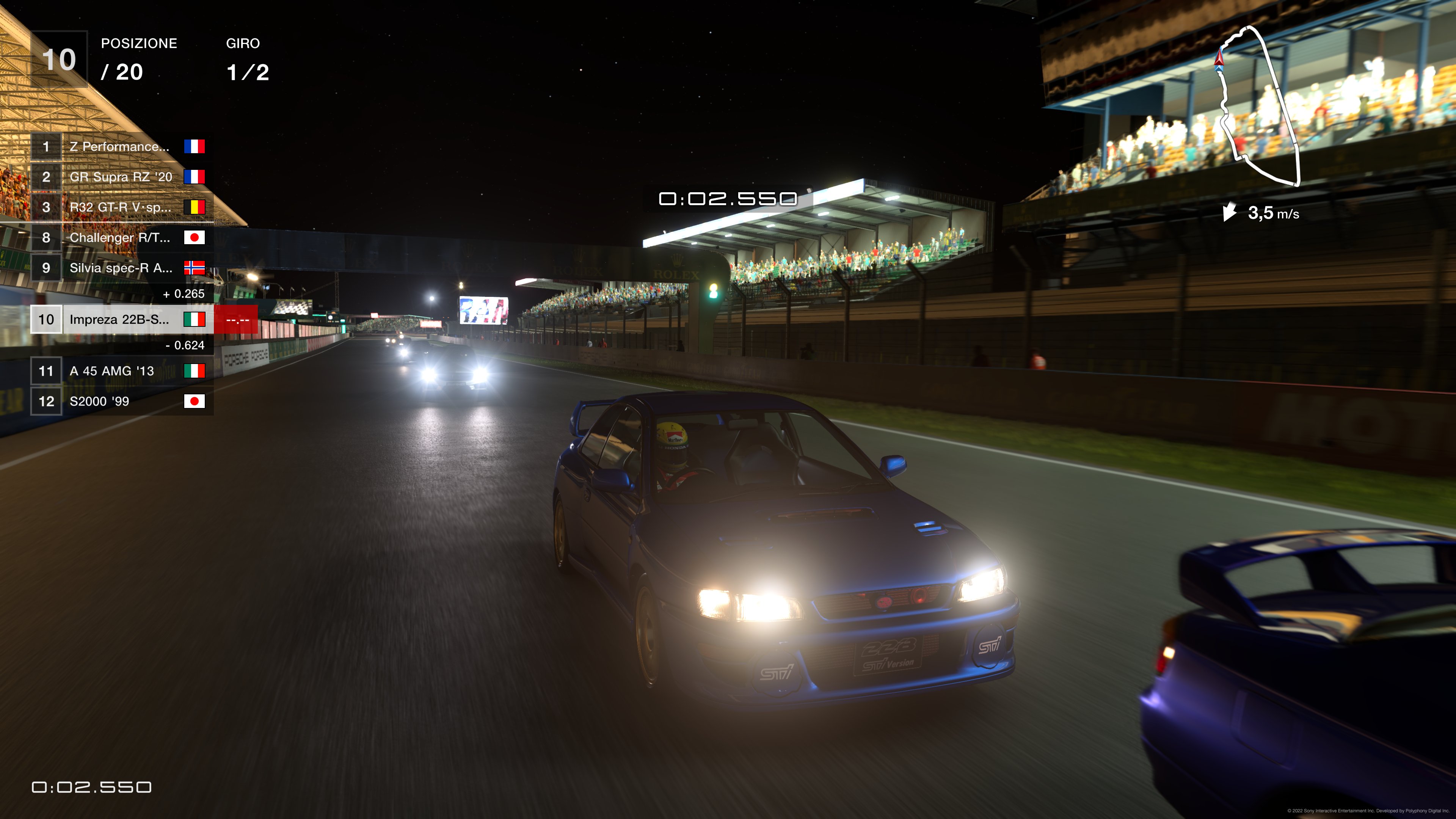The width and height of the screenshot is (1456, 819).
Task: Choose the S2000 '99 leaderboard entry
Action: [x=121, y=401]
